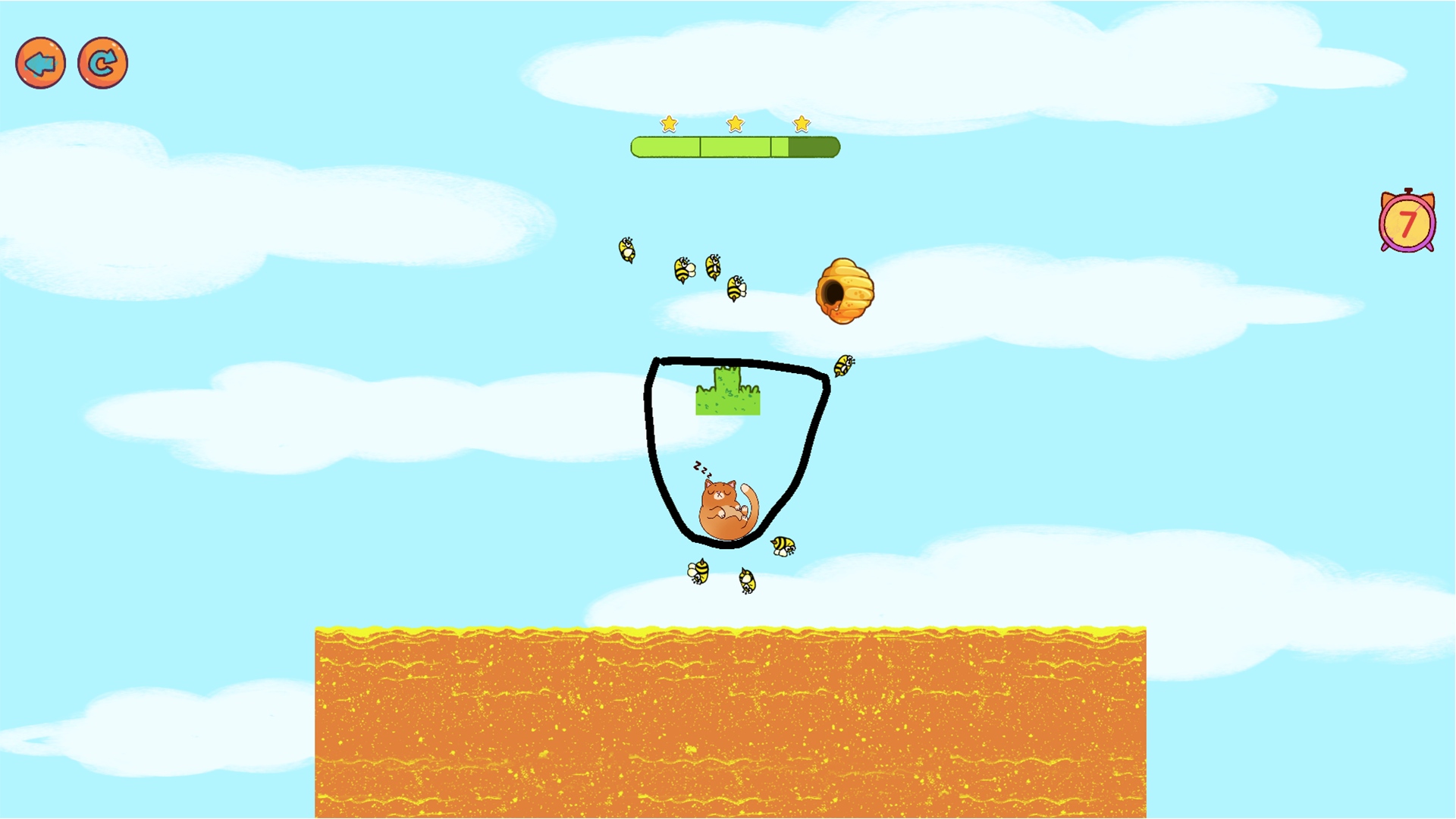
Task: Click the pair of bees above the hive
Action: tap(698, 267)
